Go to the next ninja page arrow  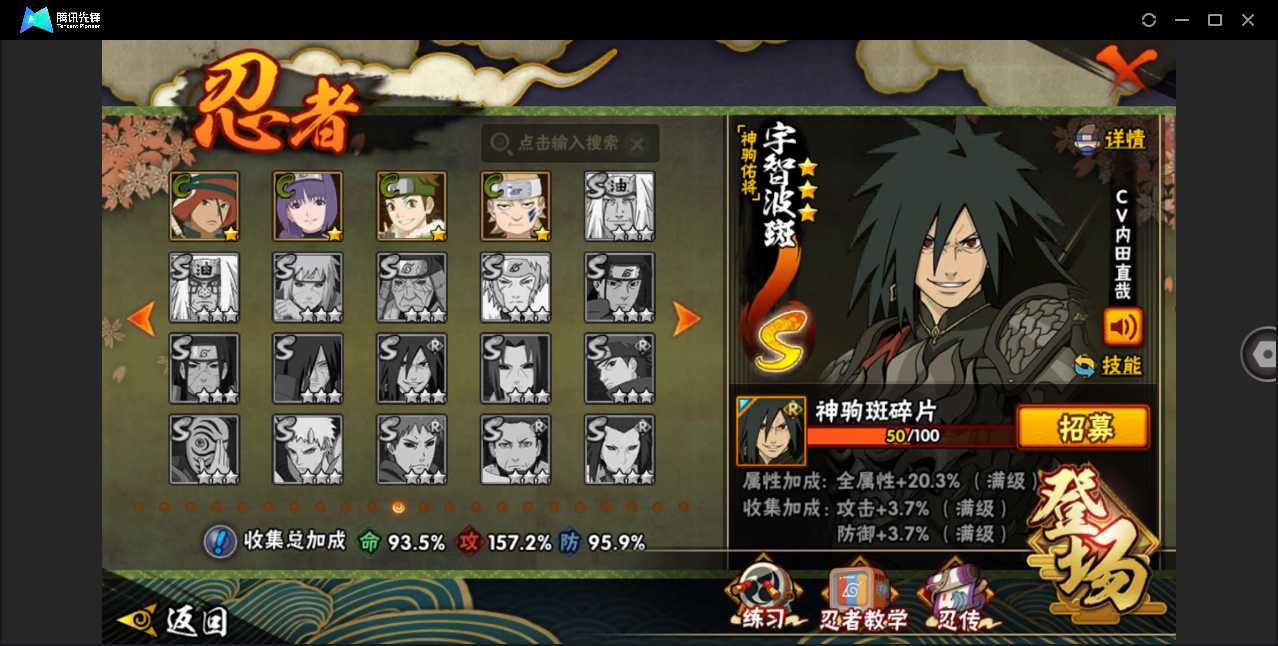(x=686, y=319)
